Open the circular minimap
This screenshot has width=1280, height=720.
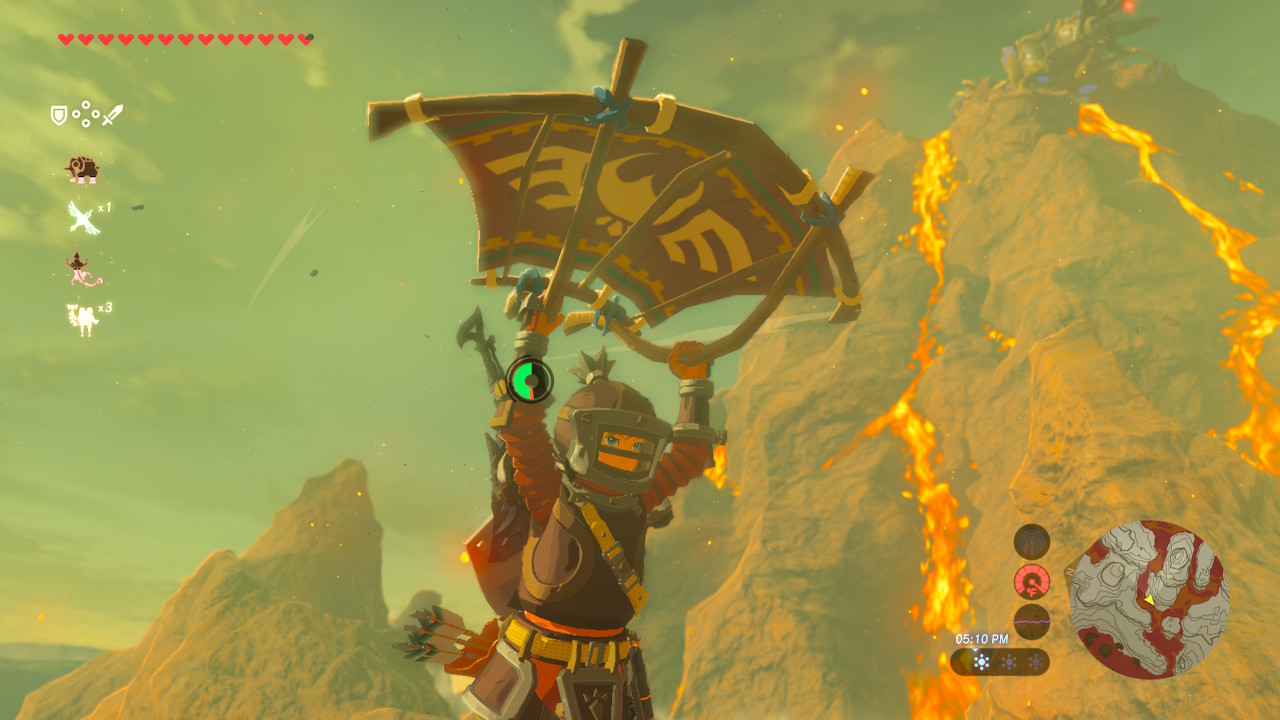tap(1148, 599)
